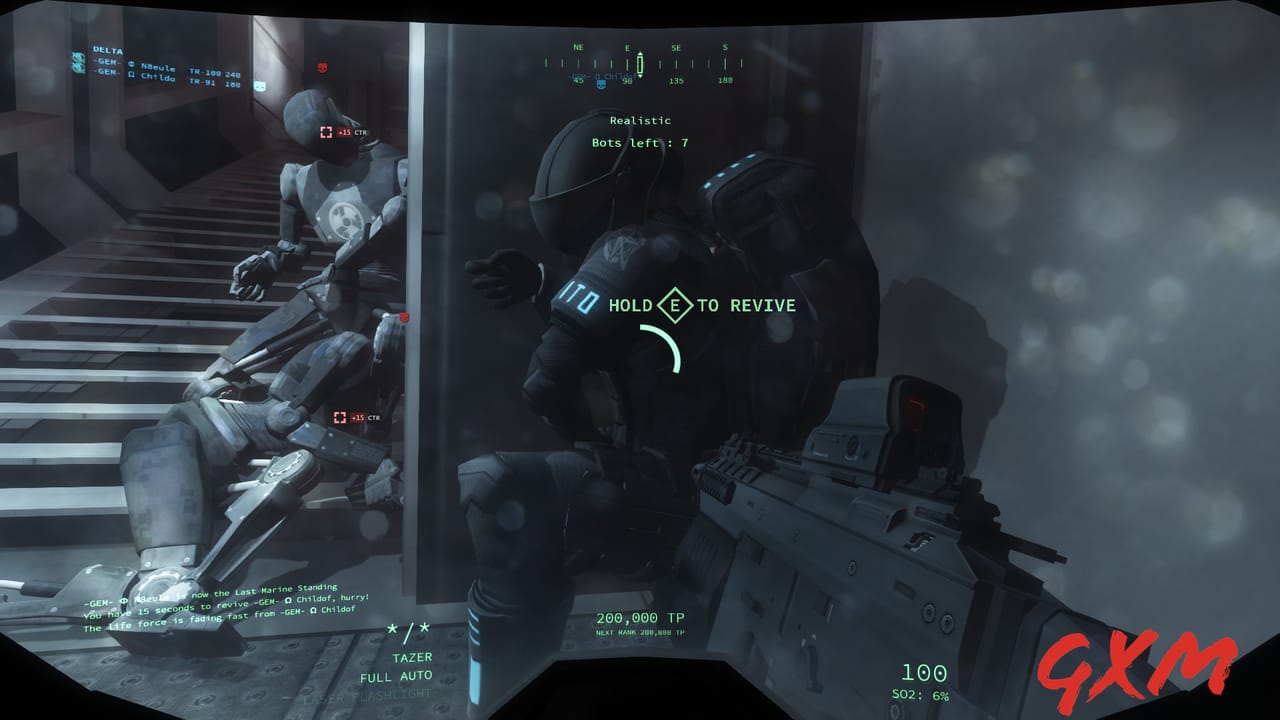Open the Realistic difficulty label
The width and height of the screenshot is (1280, 720).
[640, 120]
